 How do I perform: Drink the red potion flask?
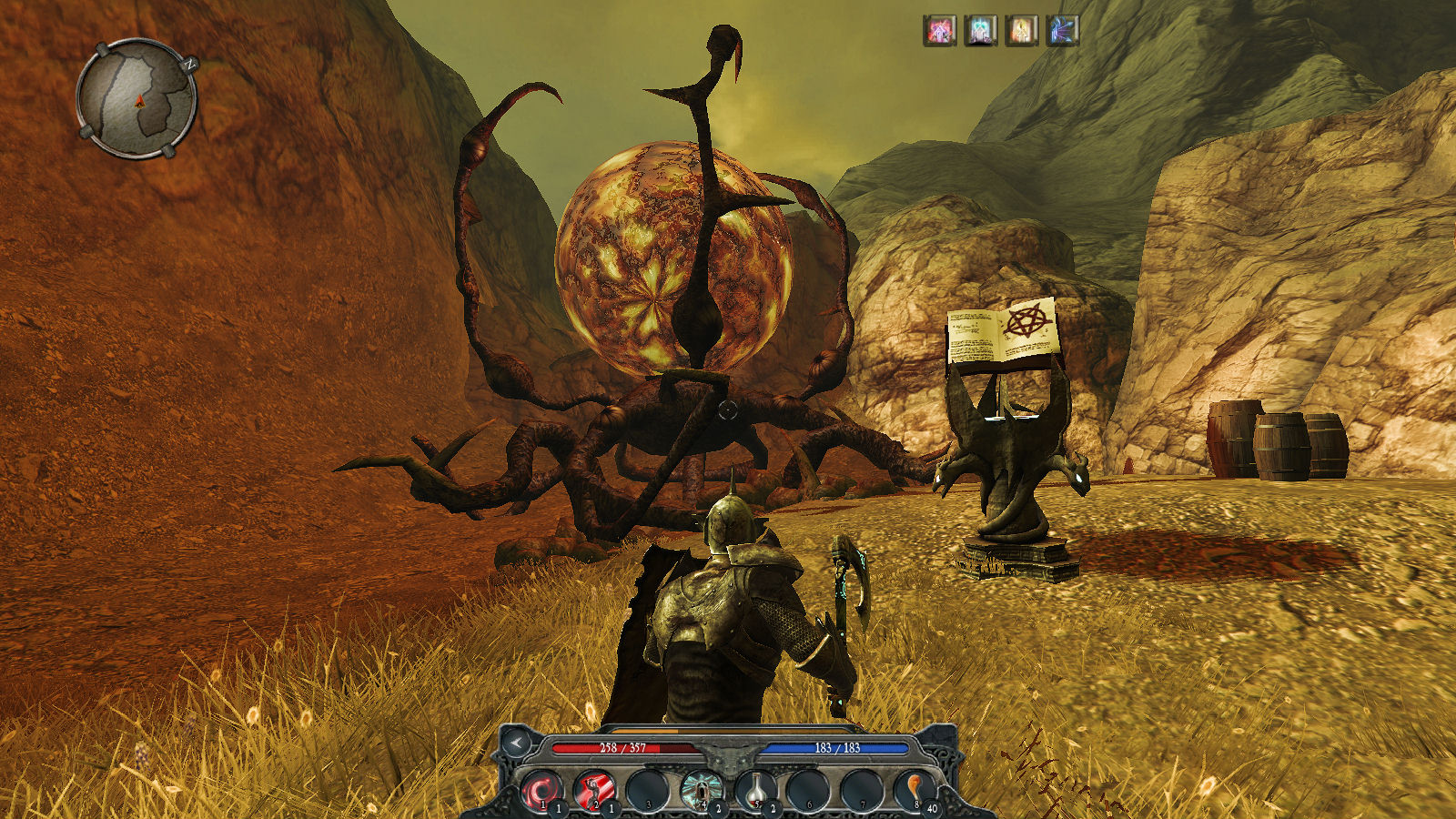(754, 788)
